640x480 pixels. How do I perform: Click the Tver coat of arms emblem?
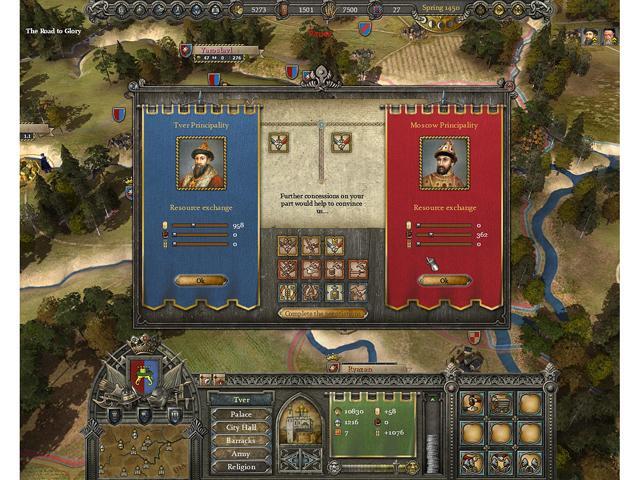(x=146, y=375)
